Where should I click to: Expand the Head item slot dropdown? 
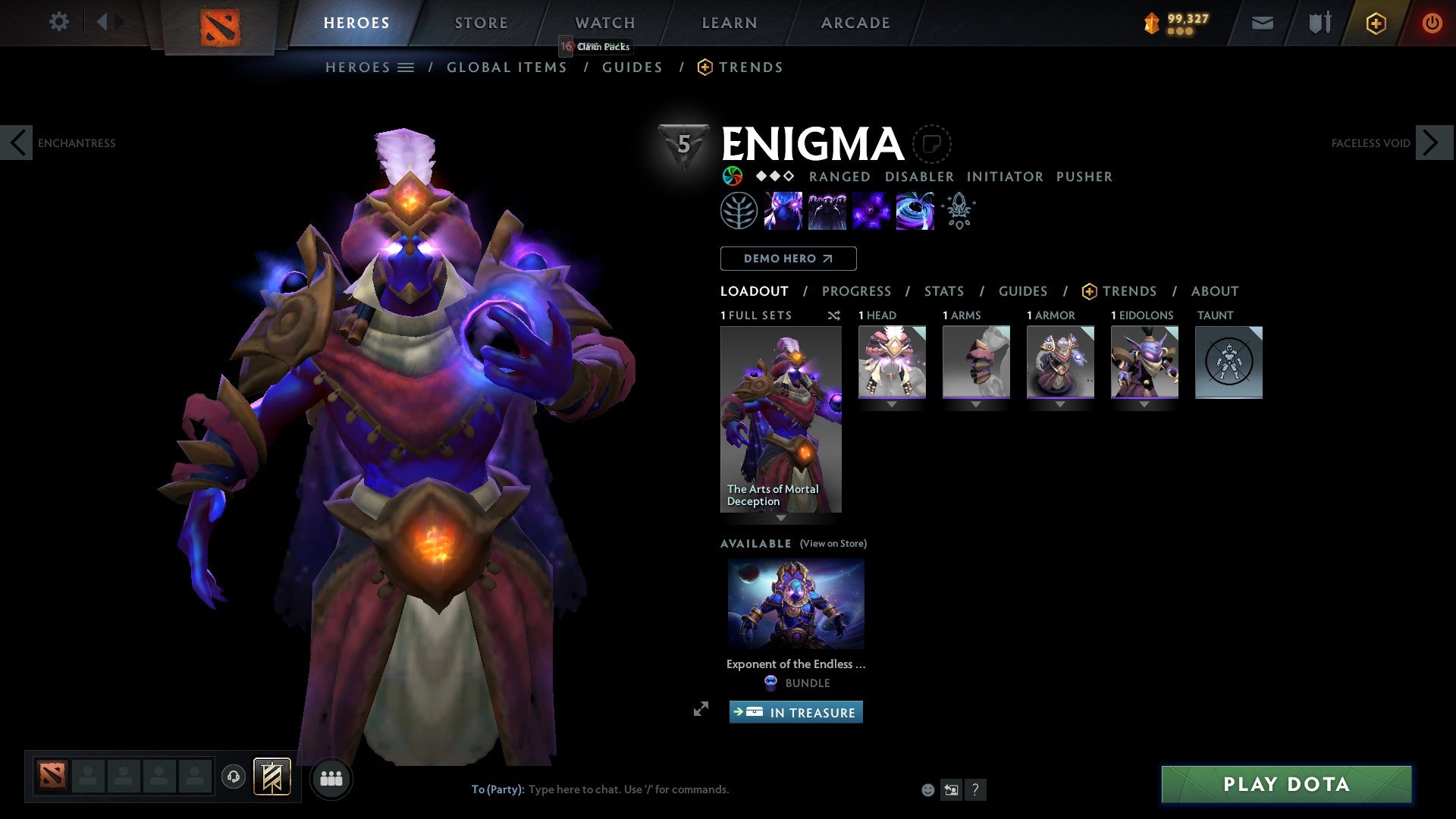[891, 404]
